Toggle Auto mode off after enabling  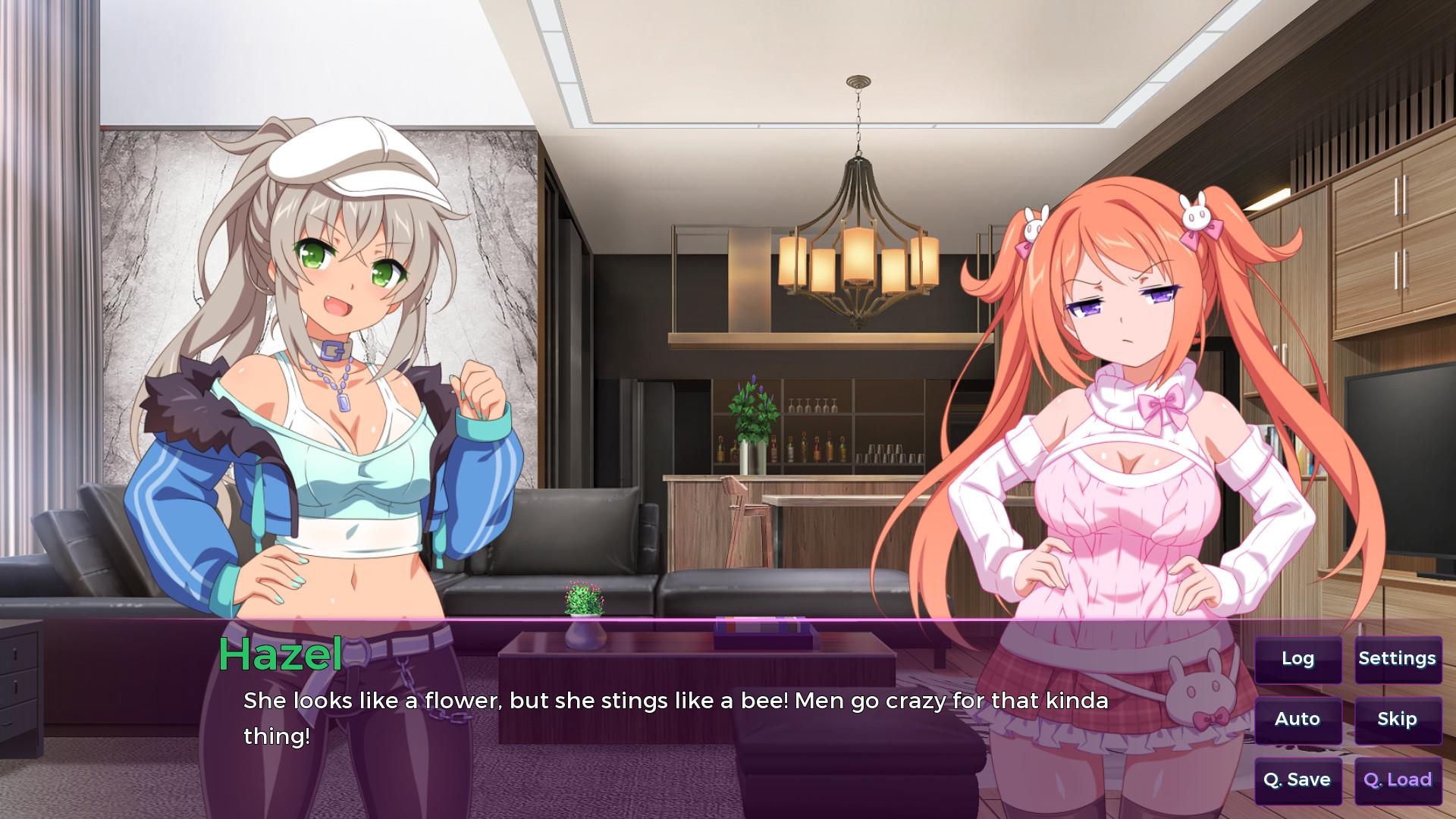(1298, 719)
